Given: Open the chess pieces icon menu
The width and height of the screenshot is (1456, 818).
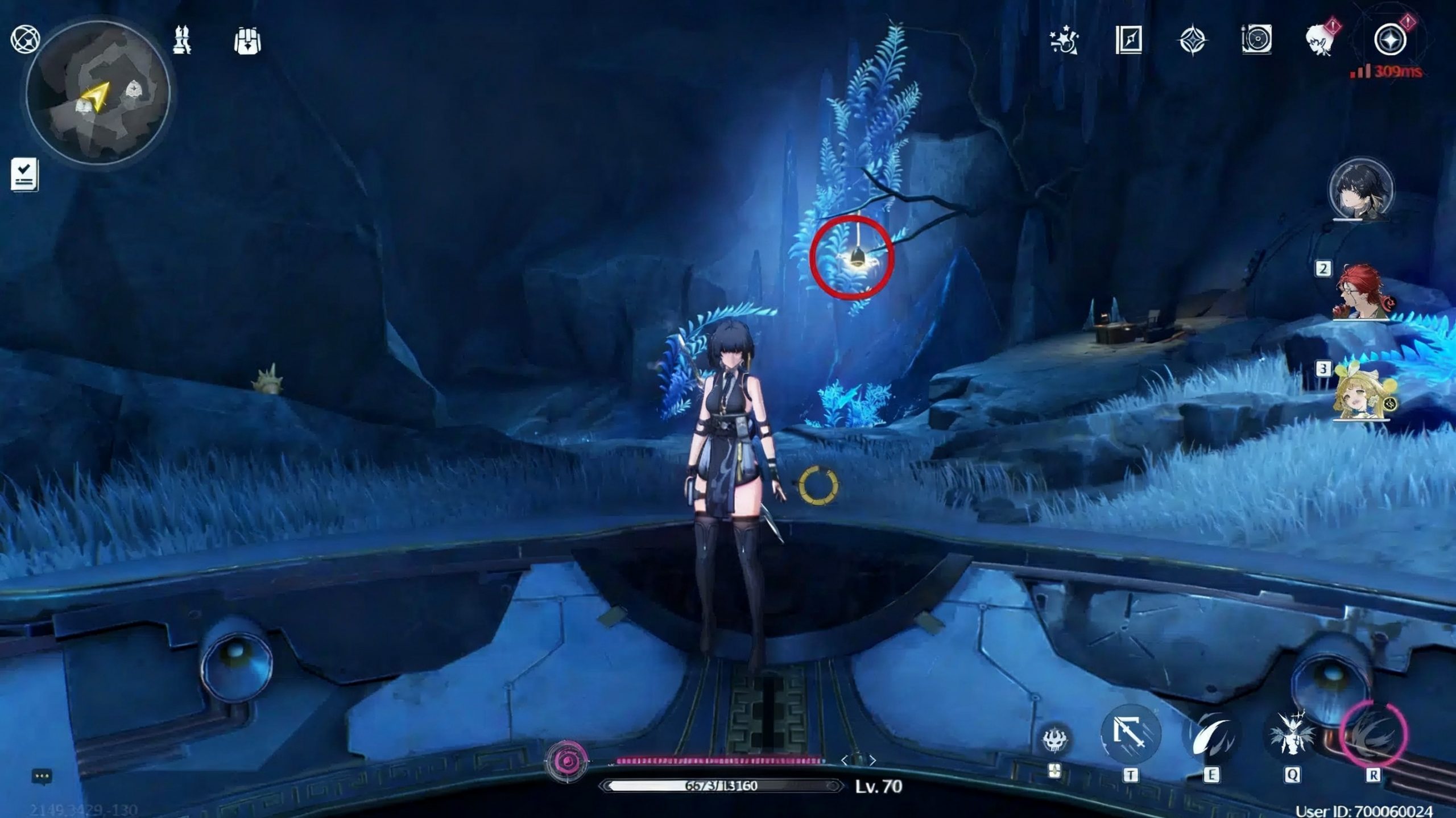Looking at the screenshot, I should 182,40.
